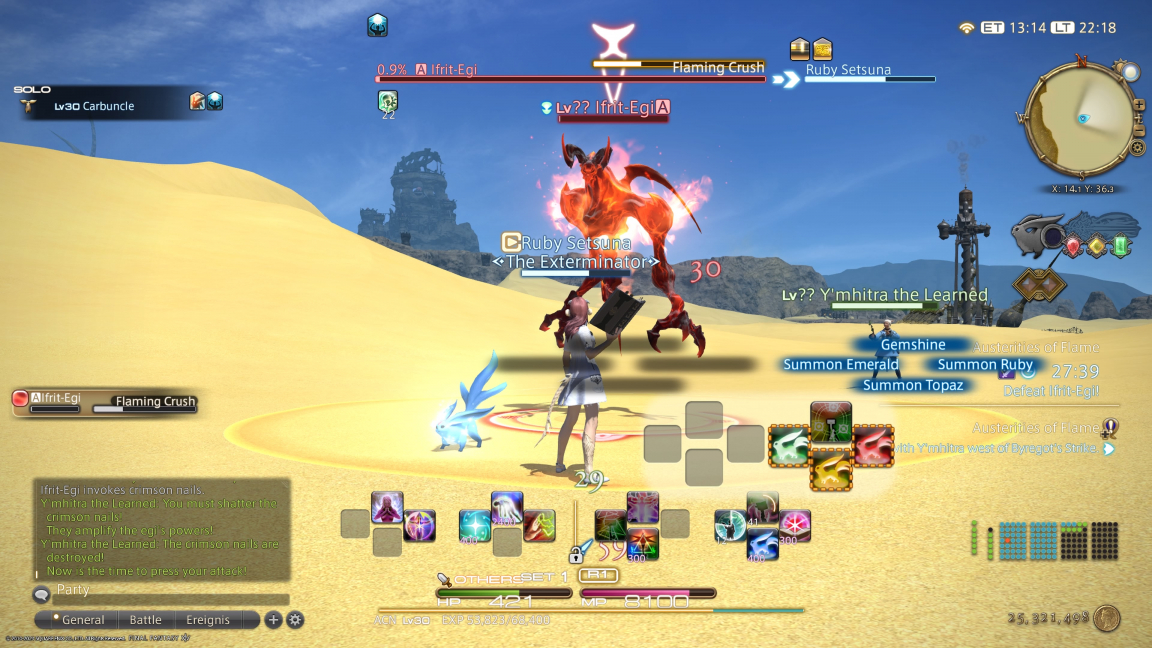Add a new chat tab with plus button
Image resolution: width=1152 pixels, height=648 pixels.
tap(273, 620)
